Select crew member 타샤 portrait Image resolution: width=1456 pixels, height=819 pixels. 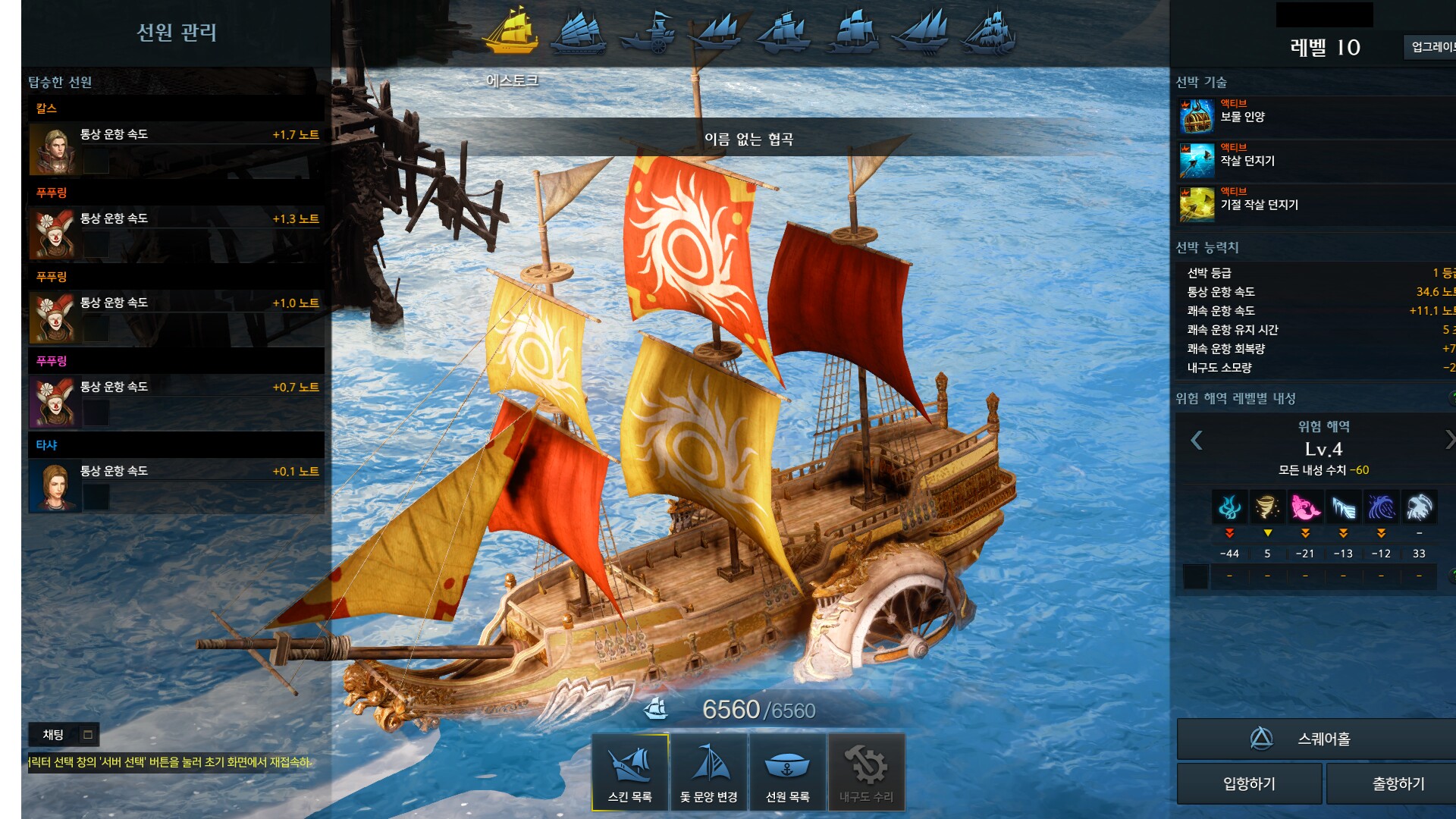pyautogui.click(x=54, y=488)
